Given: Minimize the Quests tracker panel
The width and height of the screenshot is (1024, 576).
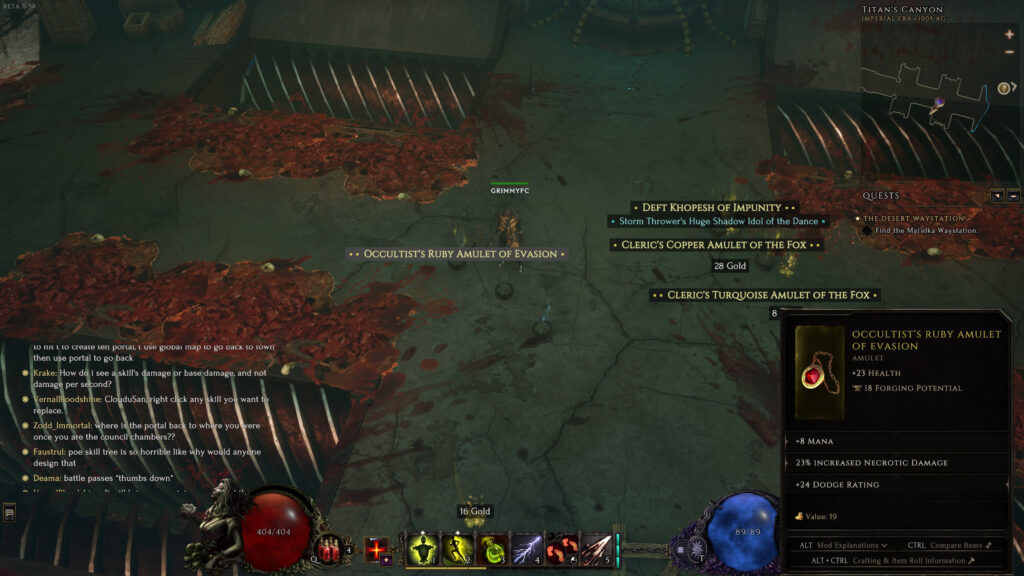Looking at the screenshot, I should [x=1013, y=196].
